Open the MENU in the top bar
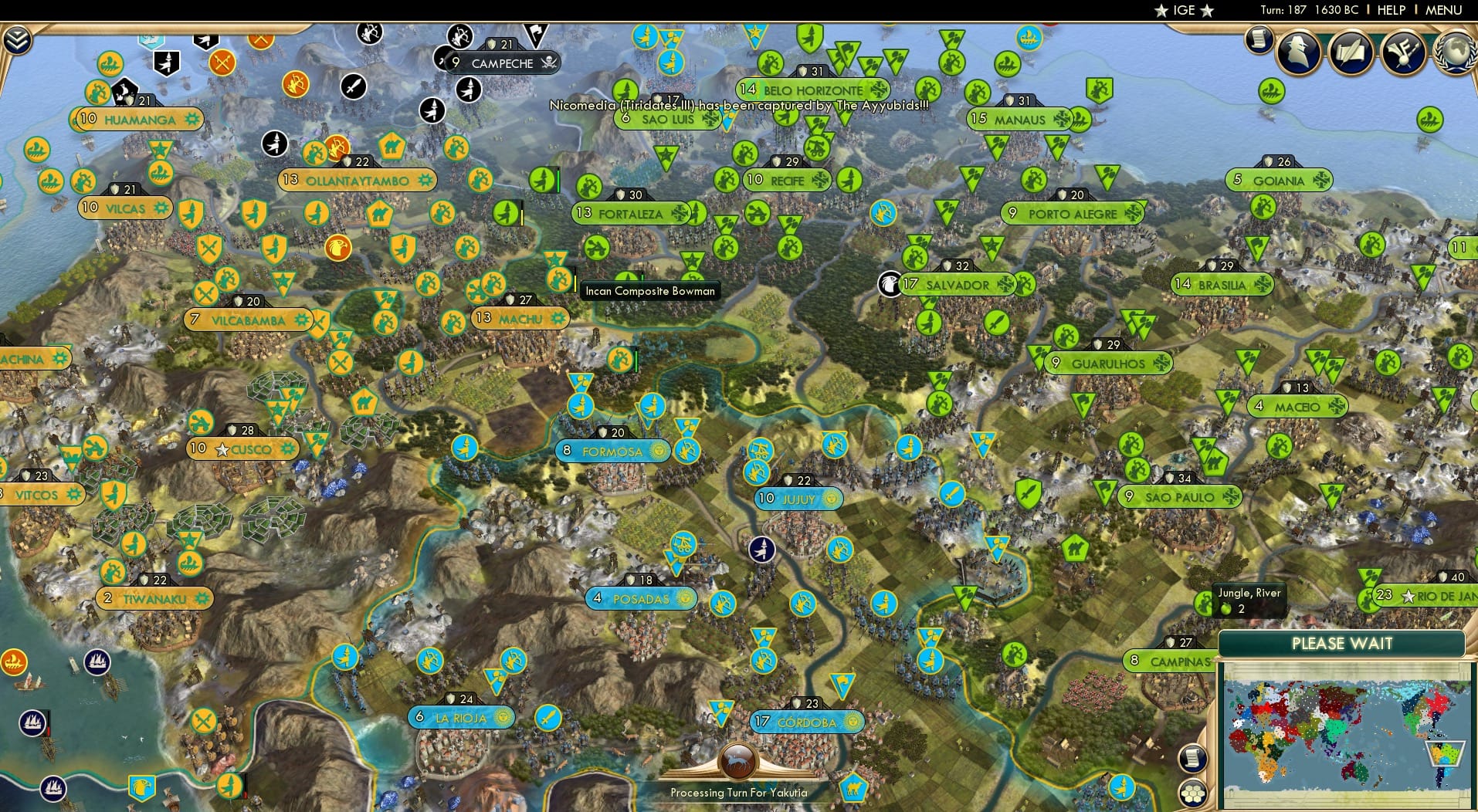This screenshot has height=812, width=1478. (1446, 10)
